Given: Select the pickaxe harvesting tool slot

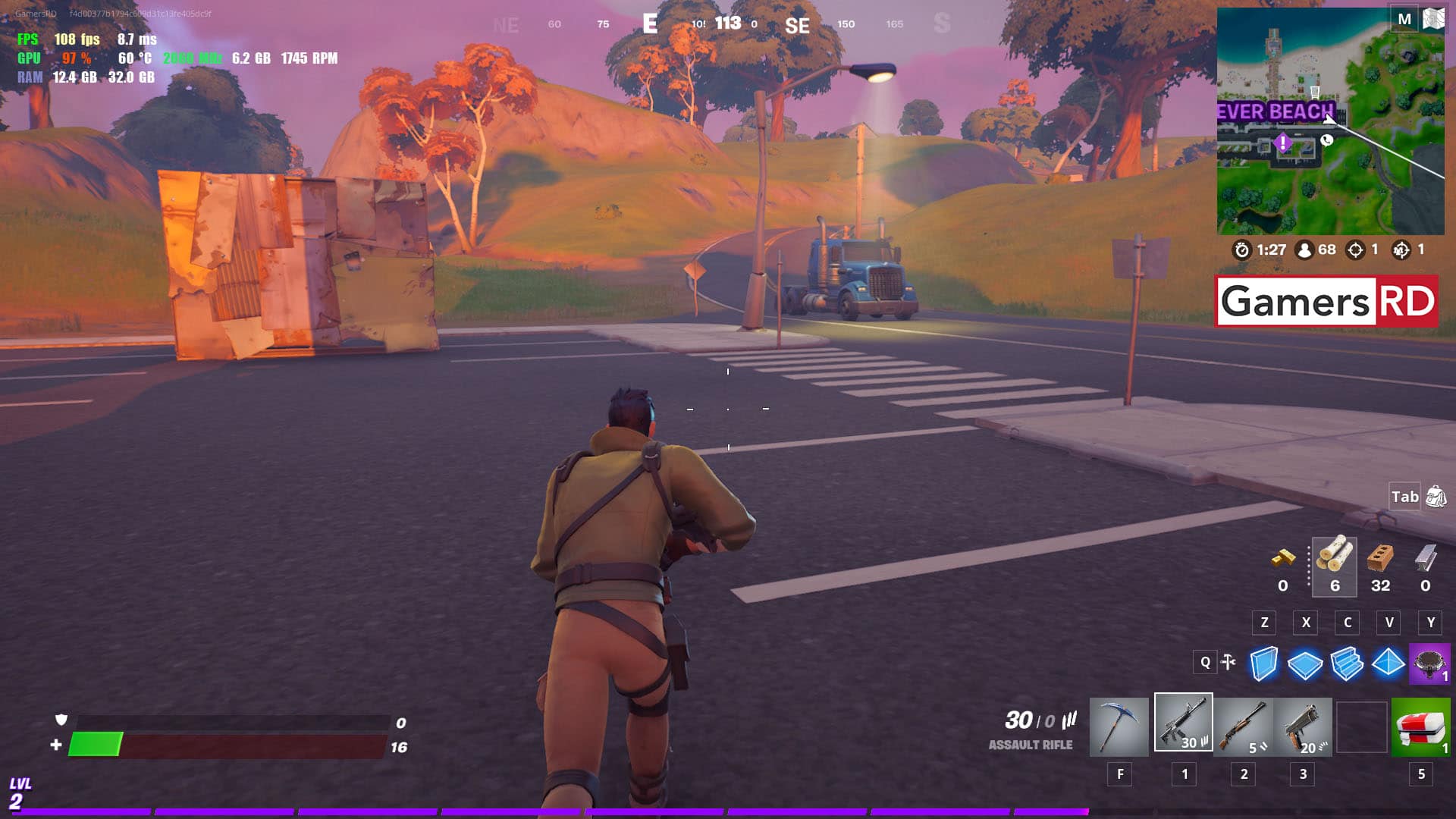Looking at the screenshot, I should pos(1119,727).
